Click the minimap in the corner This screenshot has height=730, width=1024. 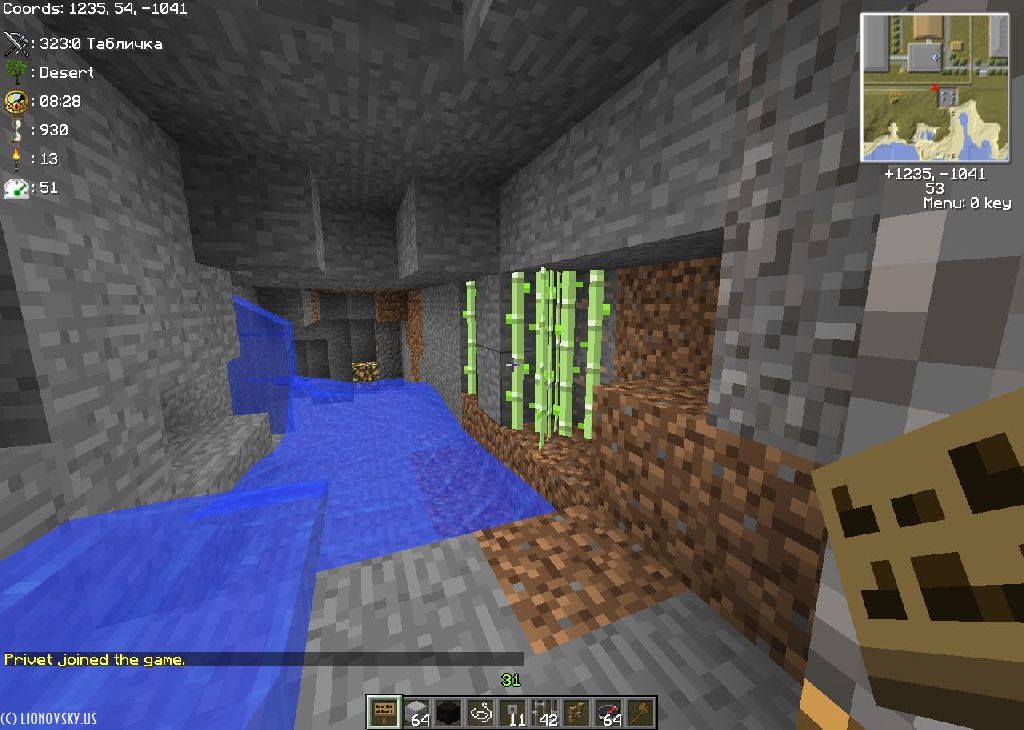[935, 87]
